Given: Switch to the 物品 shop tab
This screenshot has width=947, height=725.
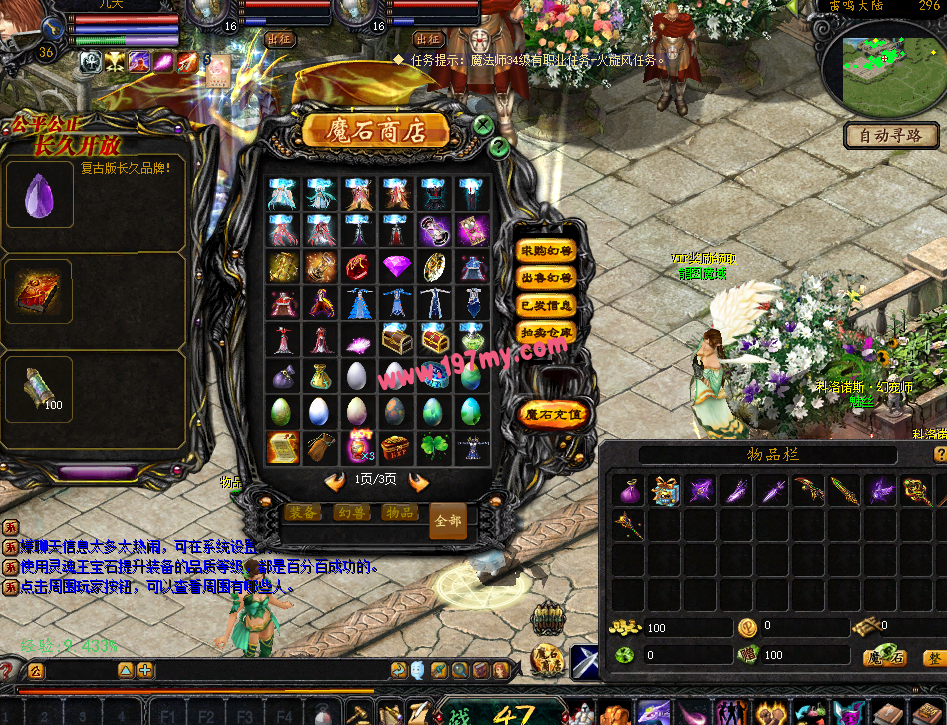Looking at the screenshot, I should click(400, 512).
